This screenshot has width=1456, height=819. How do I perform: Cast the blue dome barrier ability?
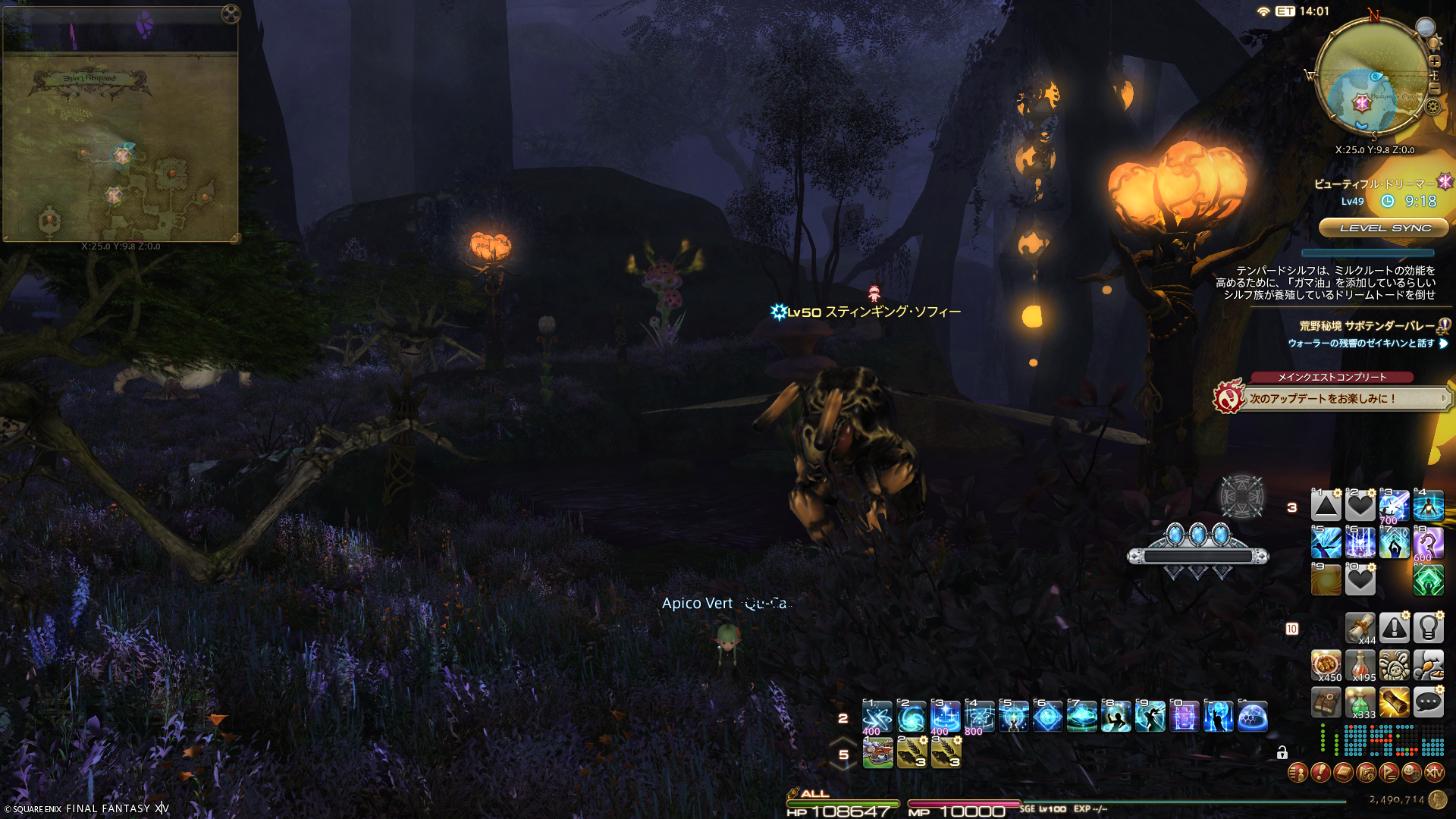(x=1253, y=717)
